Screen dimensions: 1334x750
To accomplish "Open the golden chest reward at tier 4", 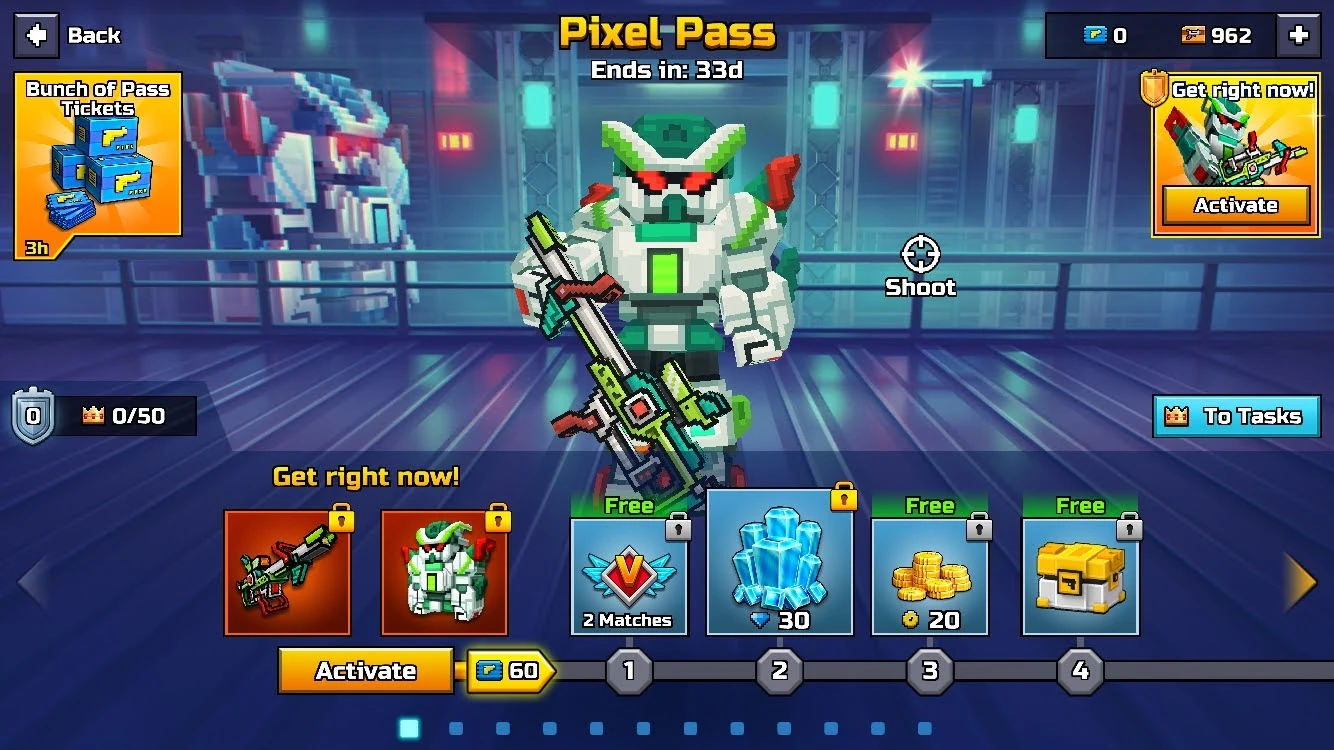I will coord(1081,570).
